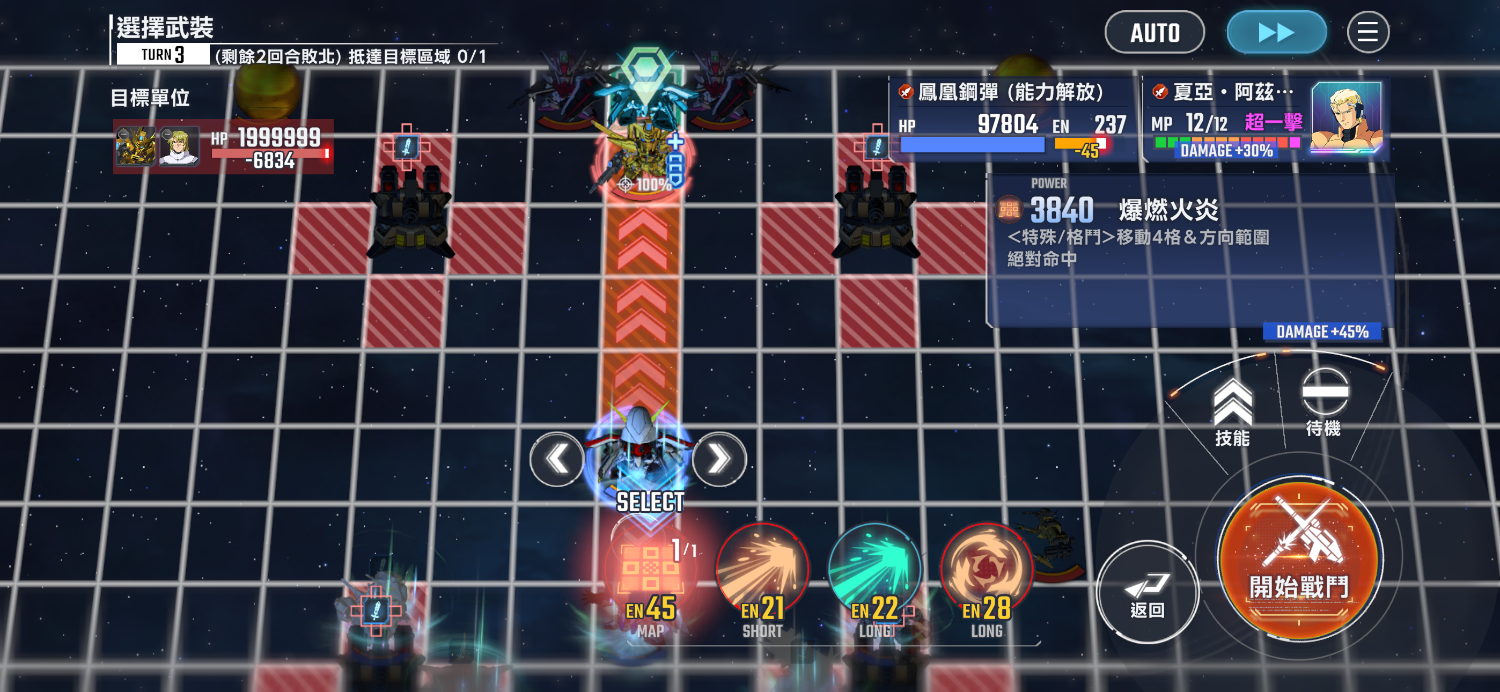Rotate attack direction with the right arrow
Viewport: 1500px width, 692px height.
(719, 459)
